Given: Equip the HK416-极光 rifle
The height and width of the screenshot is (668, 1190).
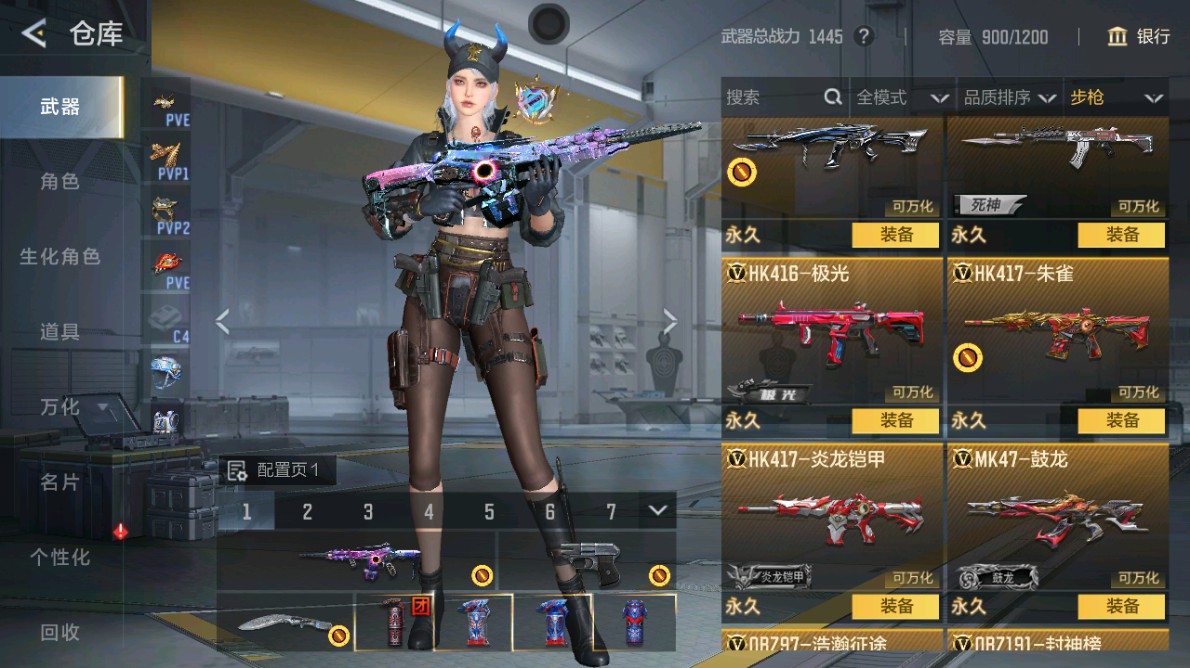Looking at the screenshot, I should pos(895,421).
